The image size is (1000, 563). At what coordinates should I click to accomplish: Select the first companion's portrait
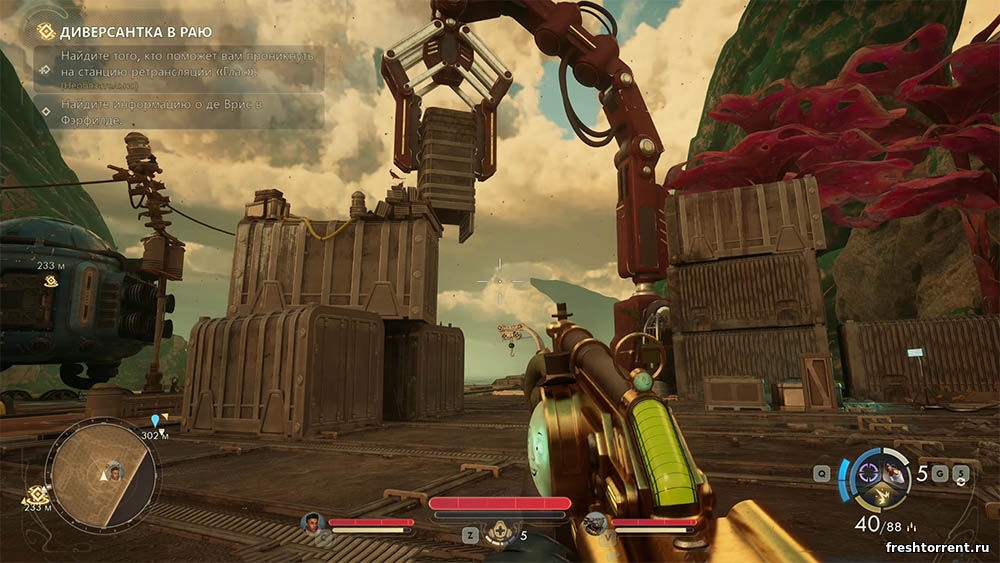[x=312, y=522]
